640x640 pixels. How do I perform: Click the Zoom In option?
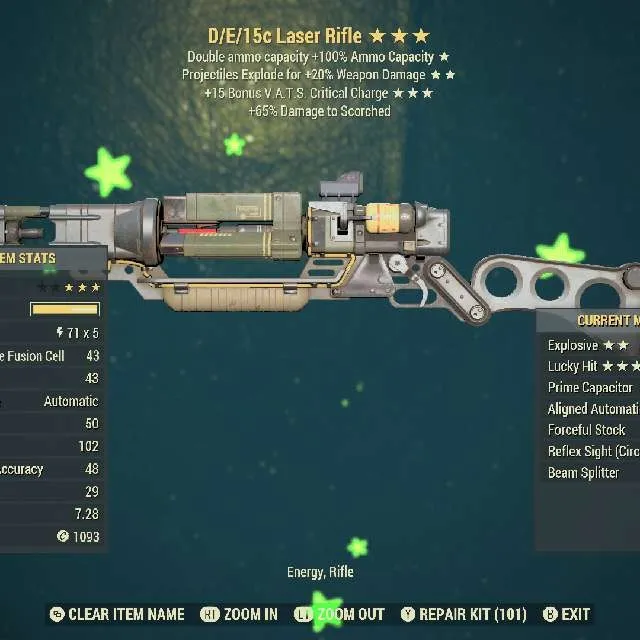click(239, 614)
